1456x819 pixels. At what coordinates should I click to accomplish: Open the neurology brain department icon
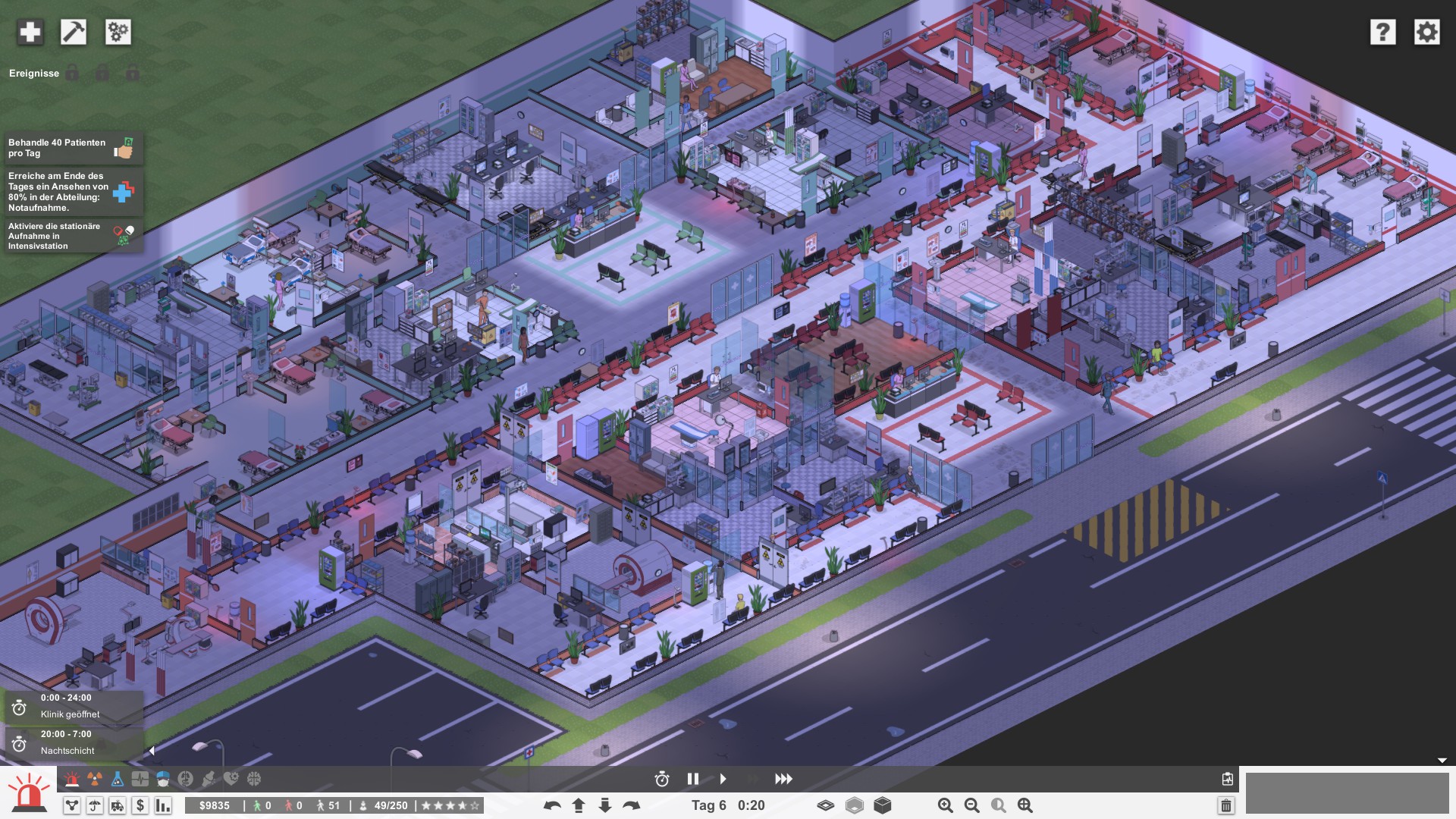click(x=254, y=778)
